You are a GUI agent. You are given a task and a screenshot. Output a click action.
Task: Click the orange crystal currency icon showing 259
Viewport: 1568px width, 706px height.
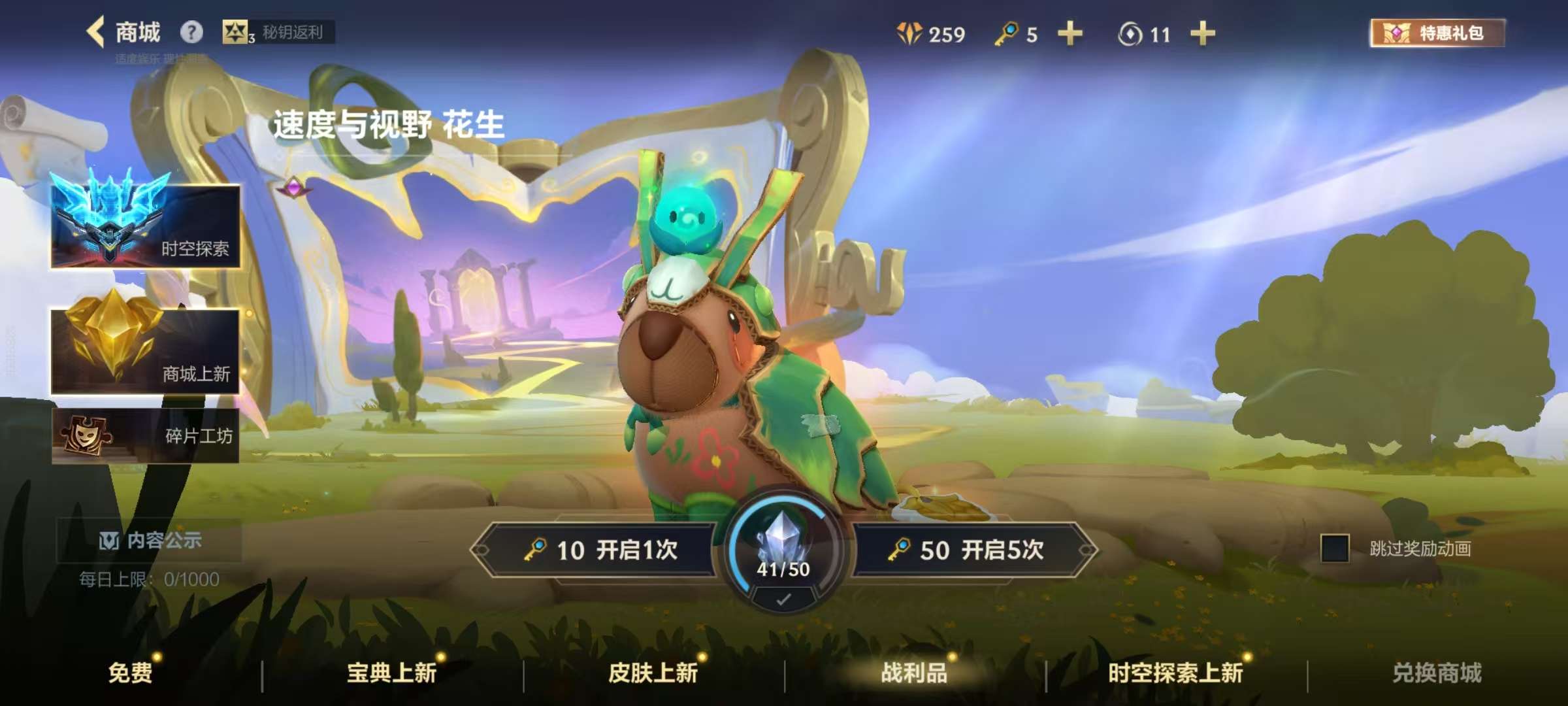[x=908, y=34]
